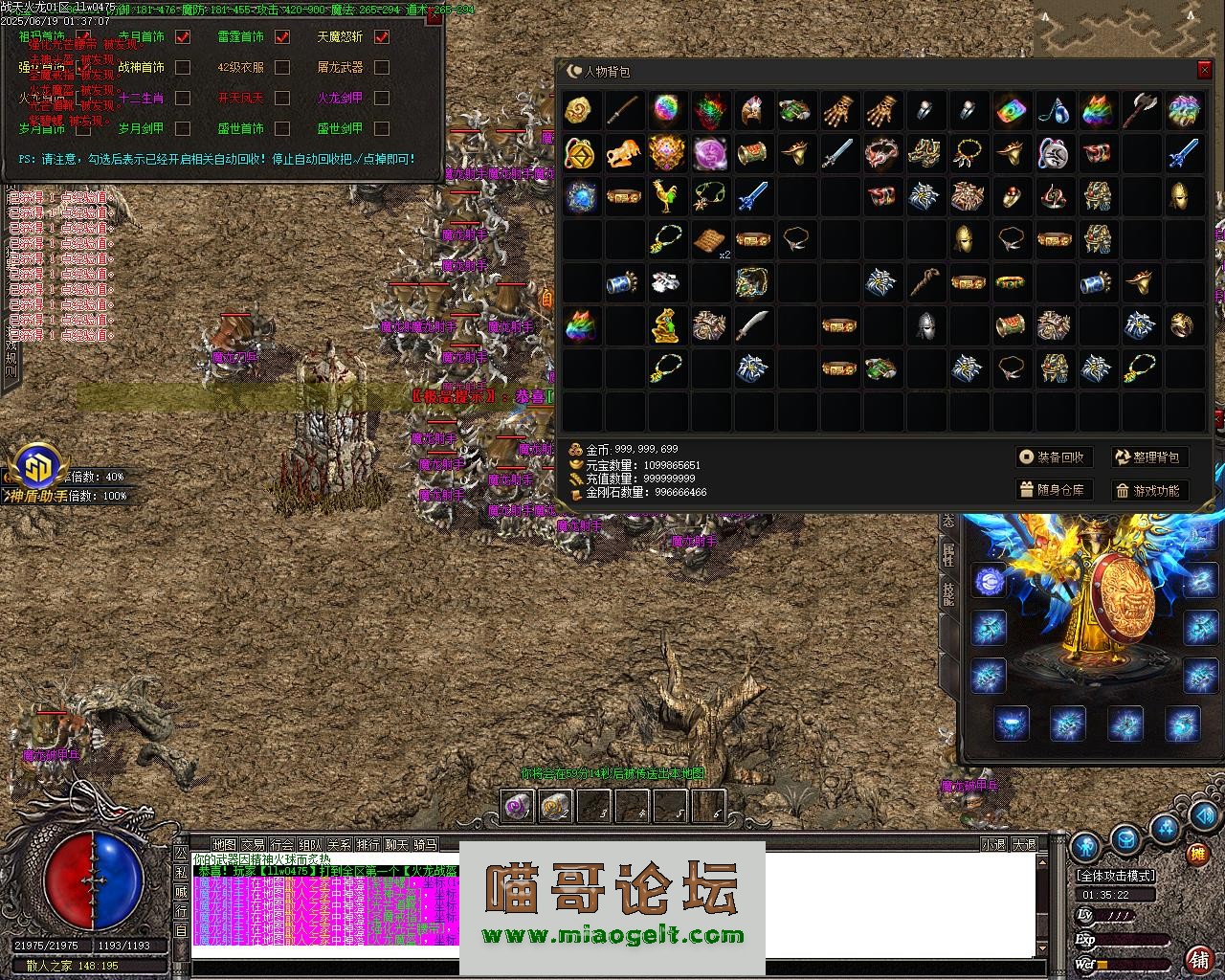The height and width of the screenshot is (980, 1225).
Task: Click the 小退 logout button
Action: pyautogui.click(x=993, y=844)
